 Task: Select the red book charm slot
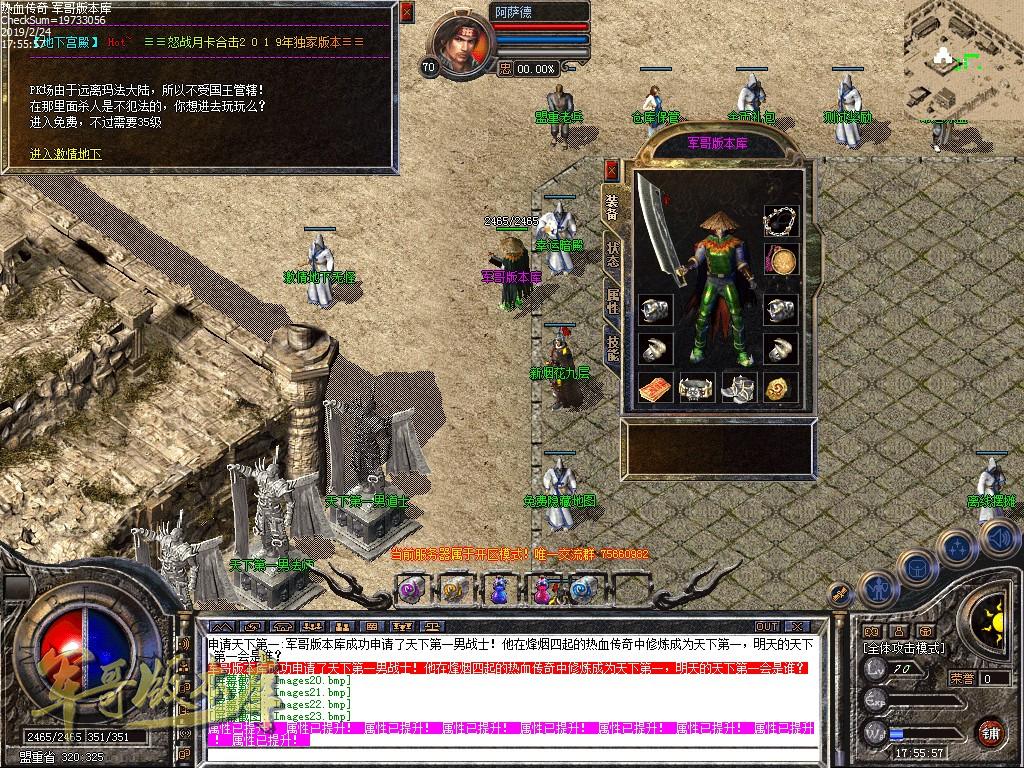click(655, 387)
